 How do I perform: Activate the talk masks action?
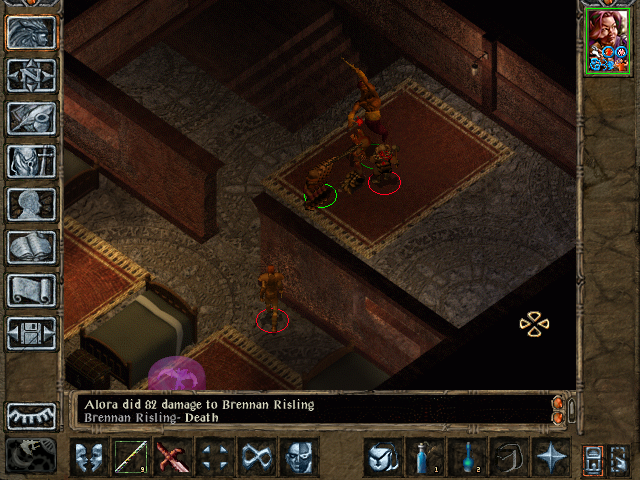[x=88, y=459]
